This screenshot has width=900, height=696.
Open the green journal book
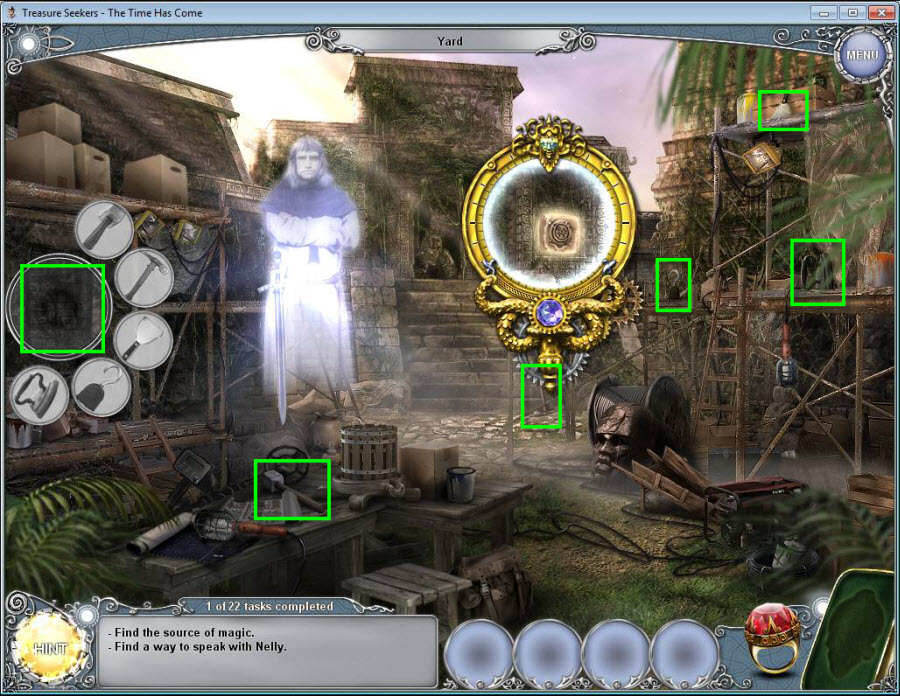(856, 630)
